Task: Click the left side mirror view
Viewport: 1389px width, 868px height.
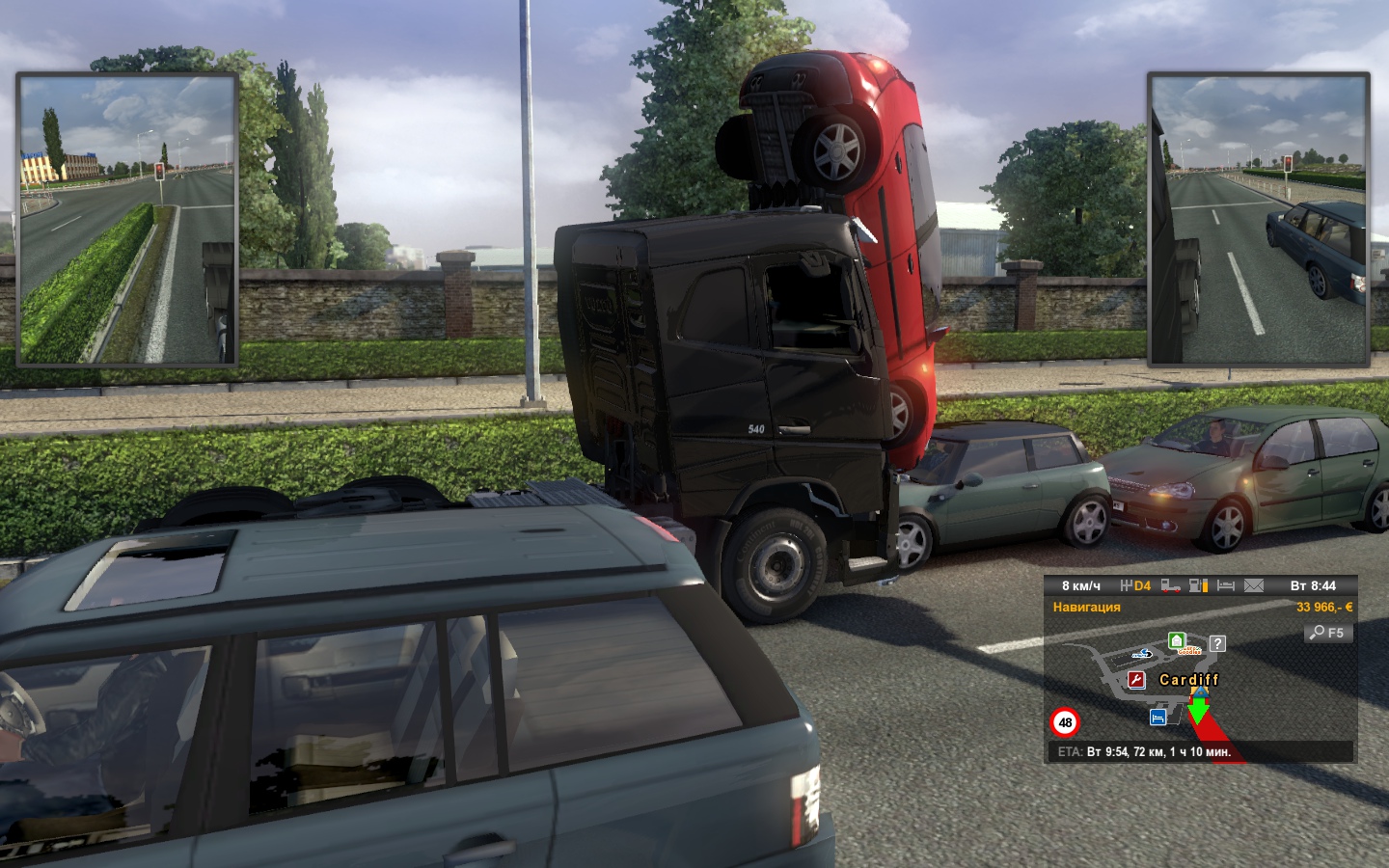Action: point(127,220)
